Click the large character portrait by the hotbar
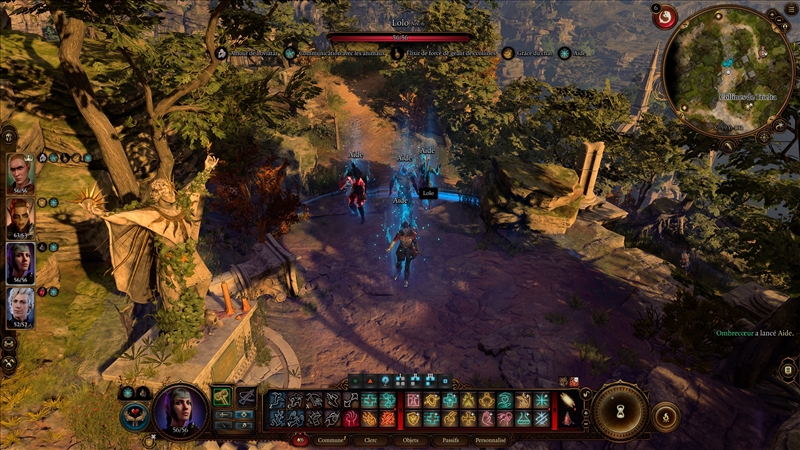This screenshot has width=800, height=450. click(x=180, y=409)
